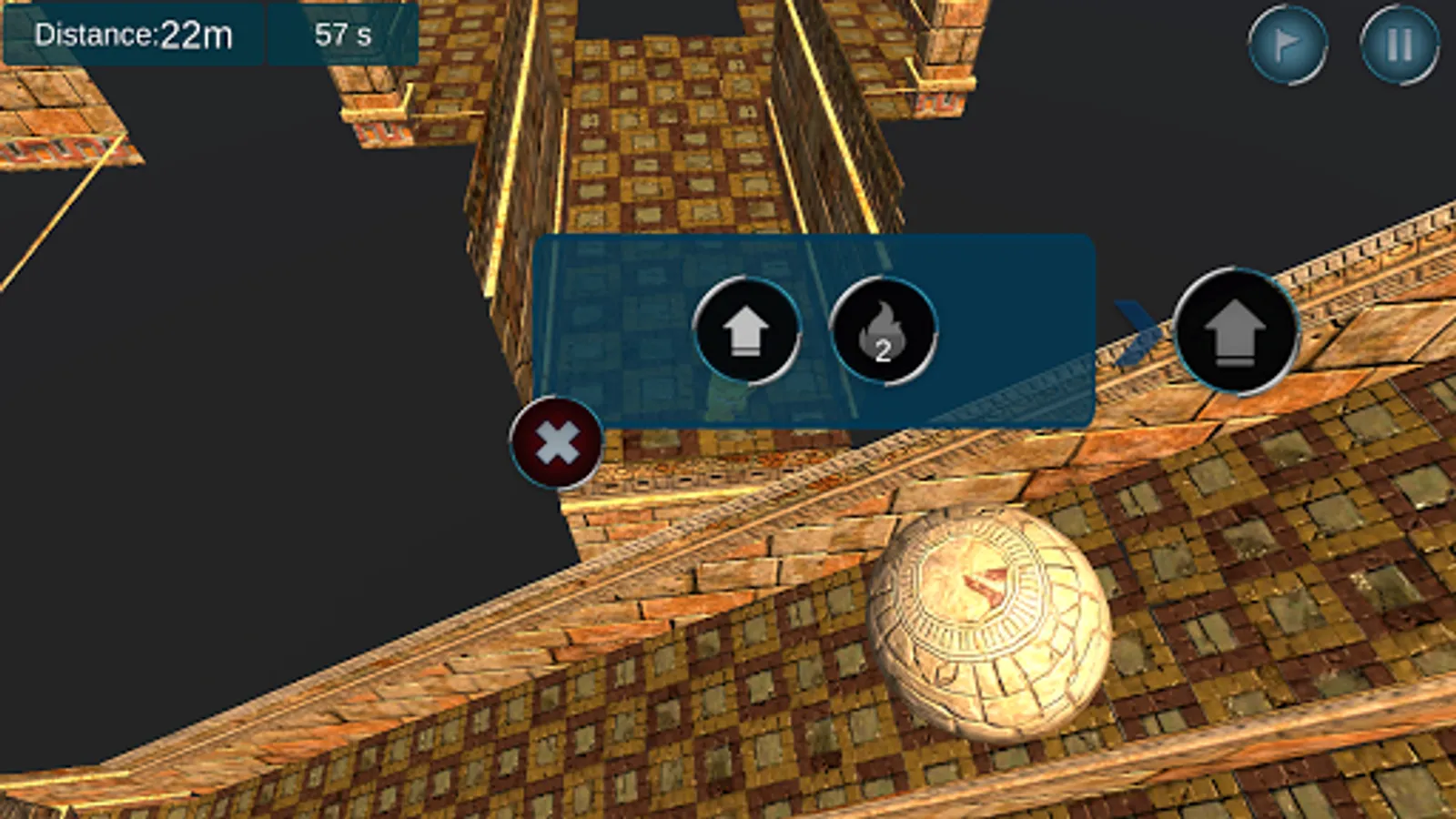The height and width of the screenshot is (819, 1456).
Task: Click the Distance:22m counter
Action: [x=132, y=36]
